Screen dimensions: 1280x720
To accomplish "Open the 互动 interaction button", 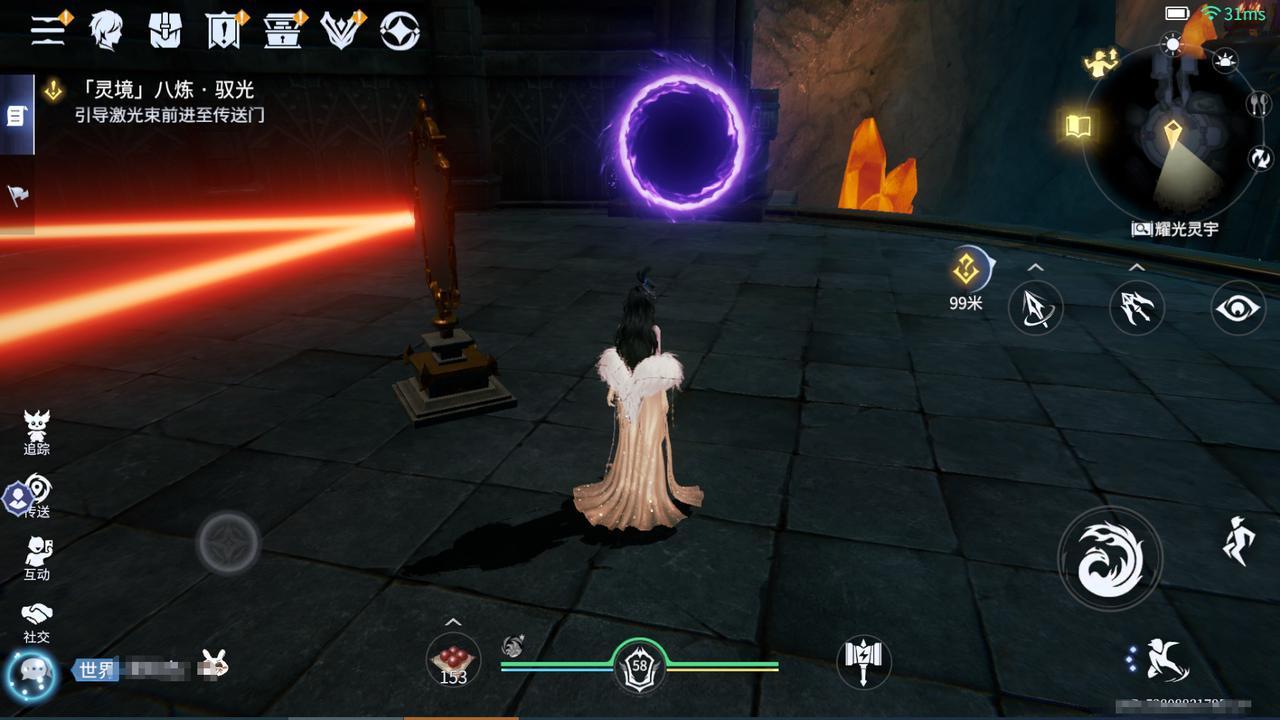I will [x=37, y=558].
